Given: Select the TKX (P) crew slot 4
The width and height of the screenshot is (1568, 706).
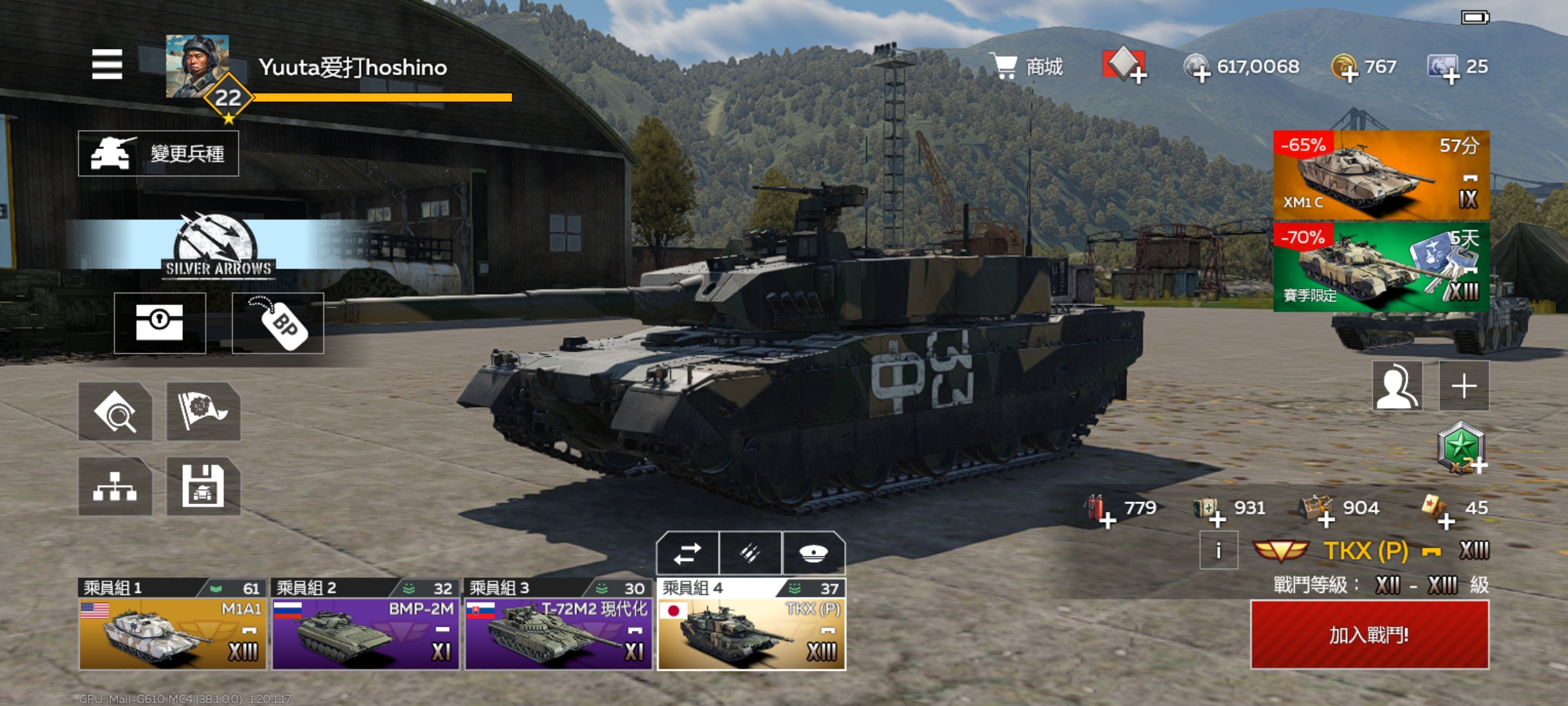Looking at the screenshot, I should (751, 625).
